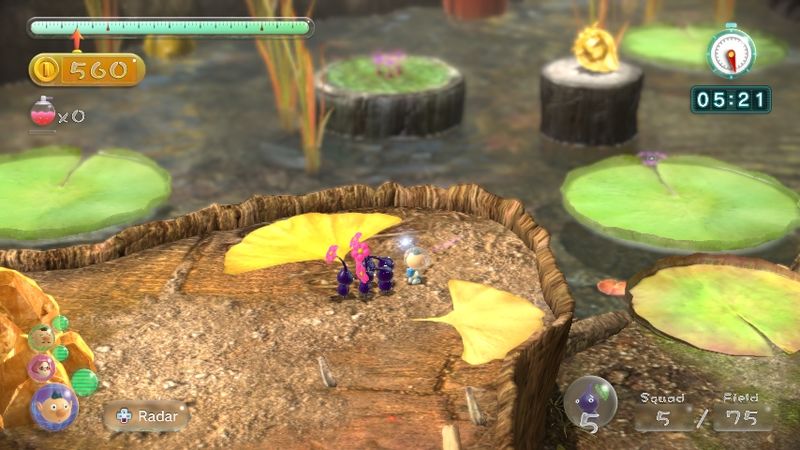Select the Alph leader portrait
The width and height of the screenshot is (800, 450).
click(54, 406)
